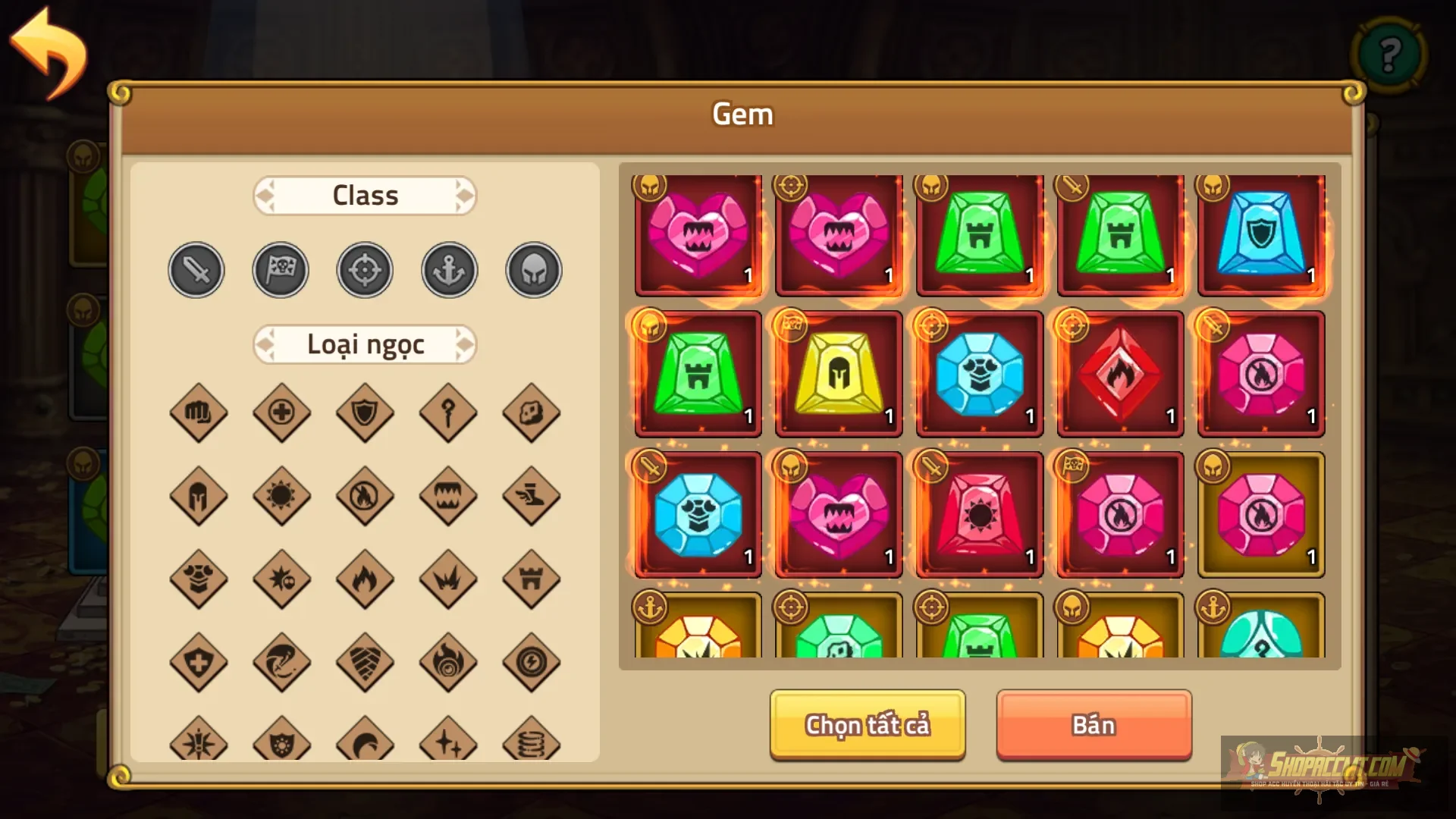Screen dimensions: 1456x819
Task: Open the Gem panel title bar
Action: (742, 114)
